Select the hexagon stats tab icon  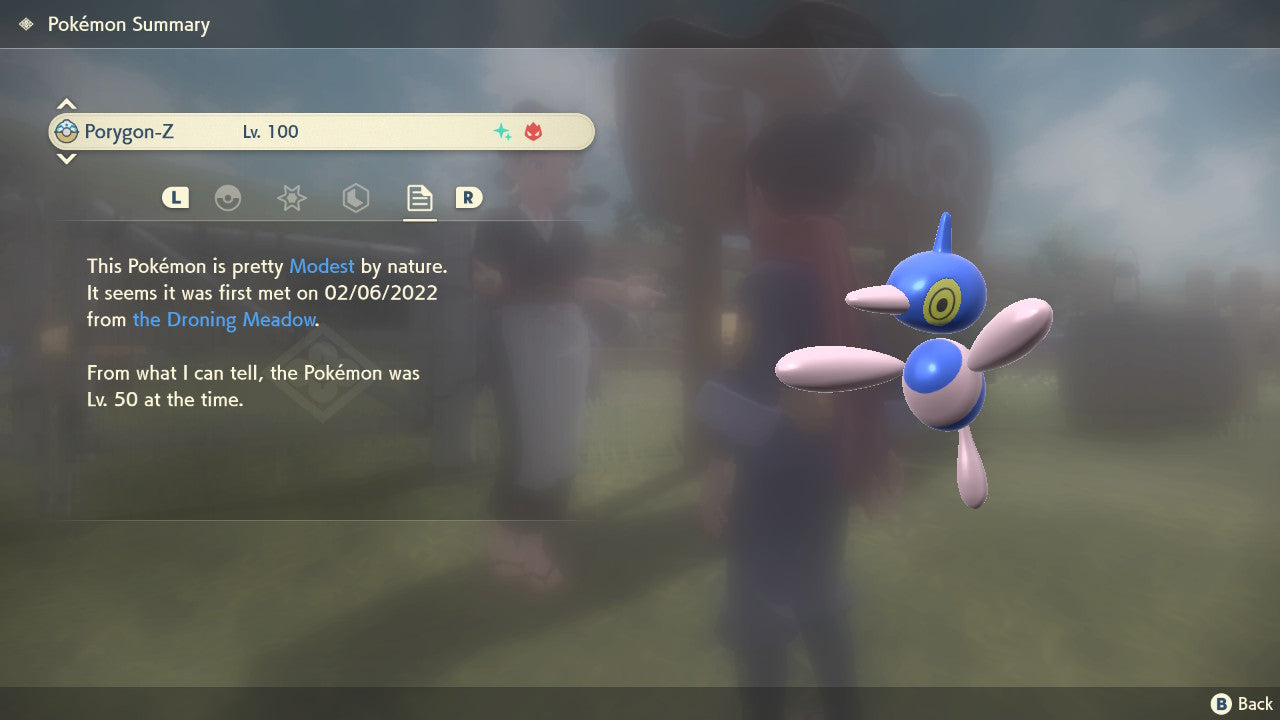click(356, 198)
